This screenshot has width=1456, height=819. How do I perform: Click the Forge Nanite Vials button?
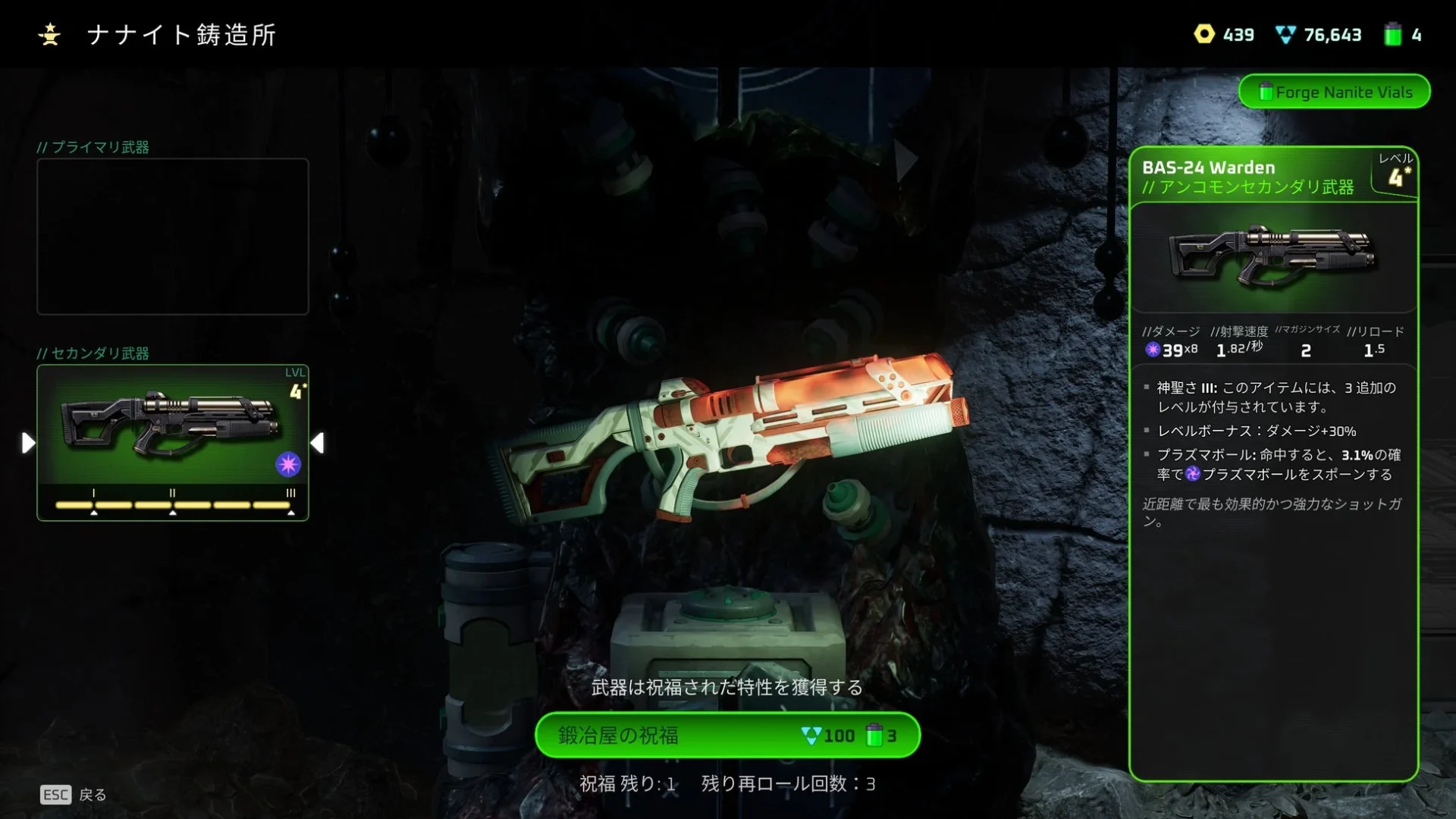(x=1335, y=92)
